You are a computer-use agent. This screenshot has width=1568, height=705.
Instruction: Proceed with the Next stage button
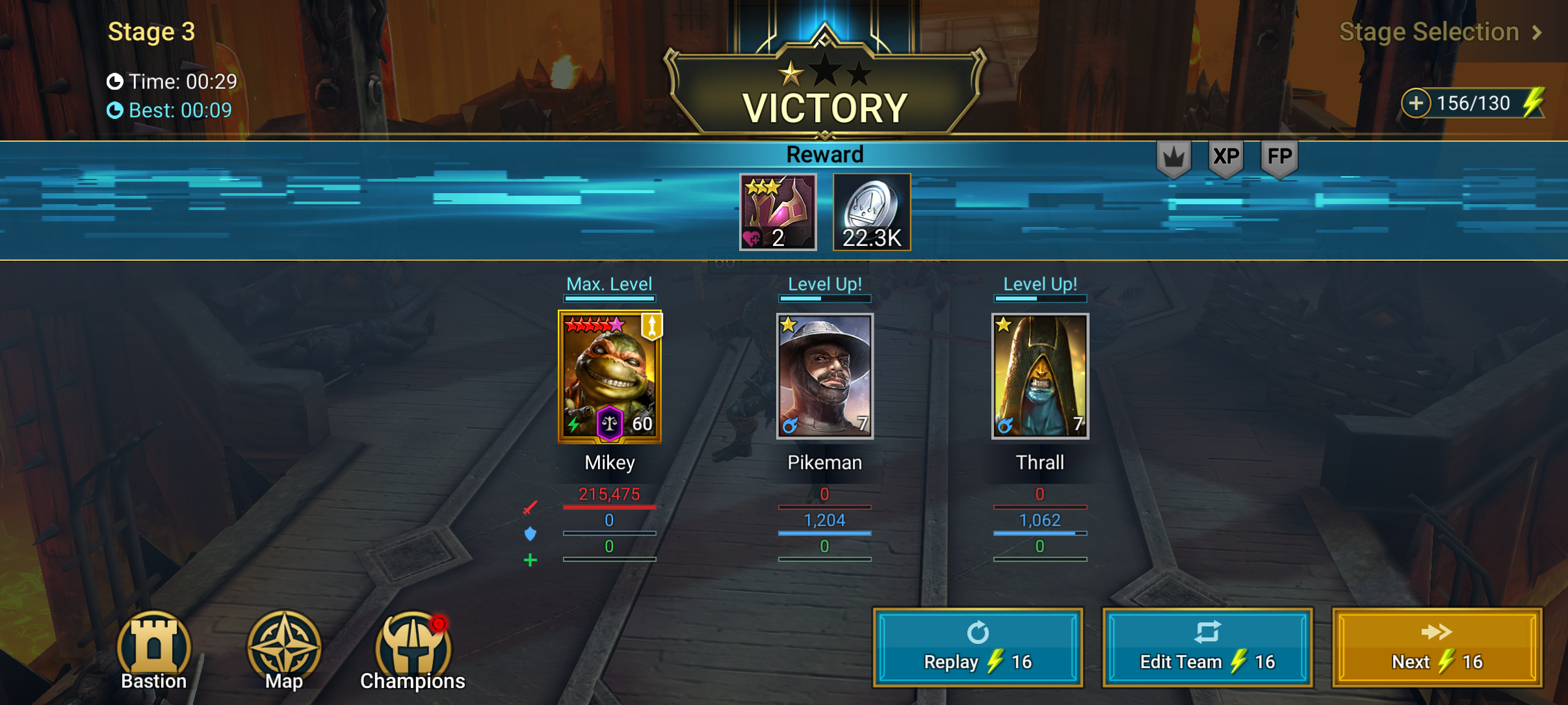click(1437, 648)
